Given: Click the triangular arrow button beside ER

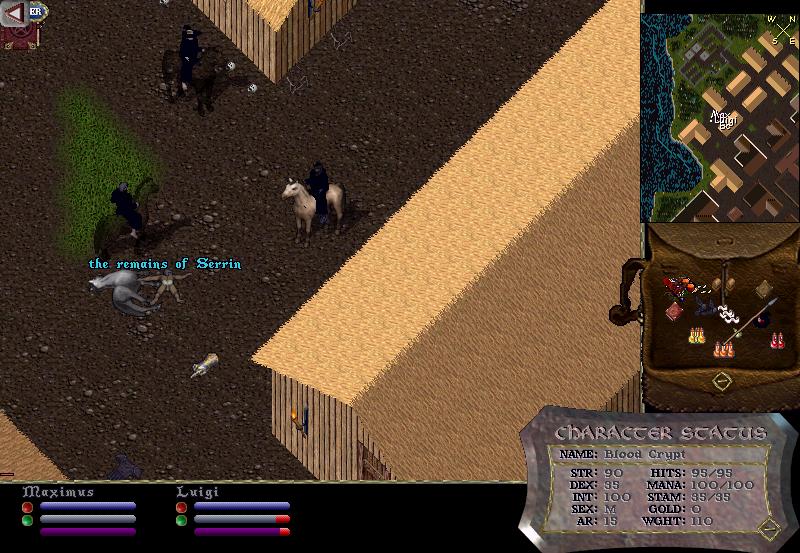Looking at the screenshot, I should (14, 14).
